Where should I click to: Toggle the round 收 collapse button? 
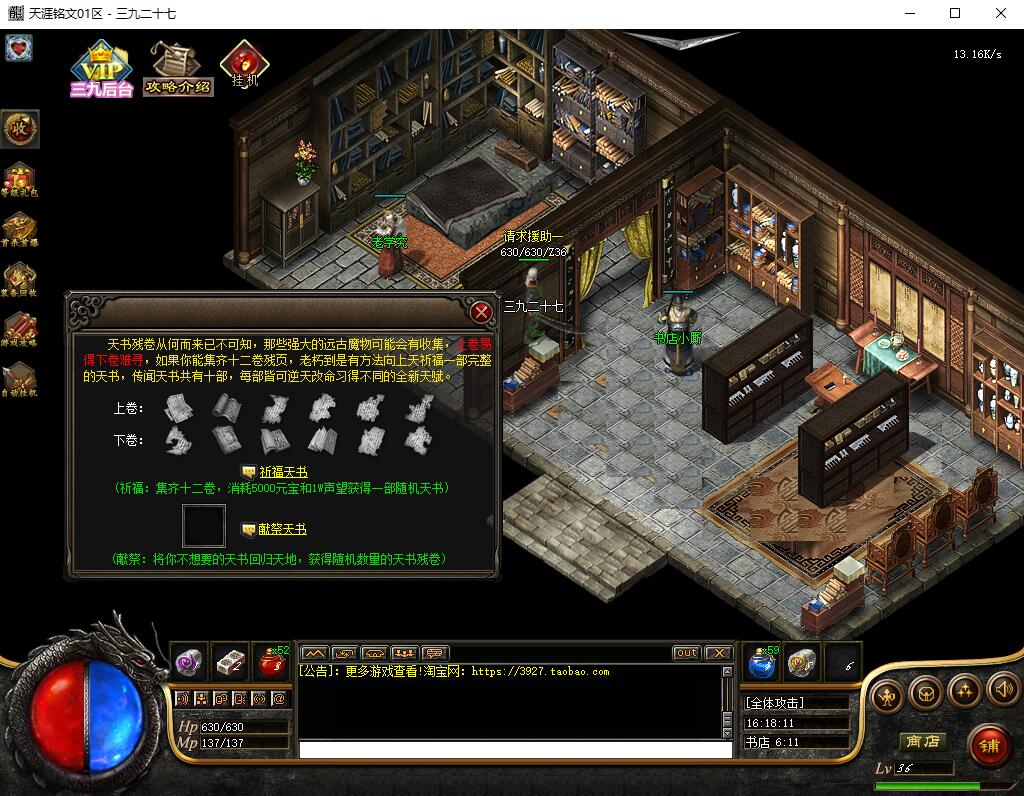coord(20,128)
